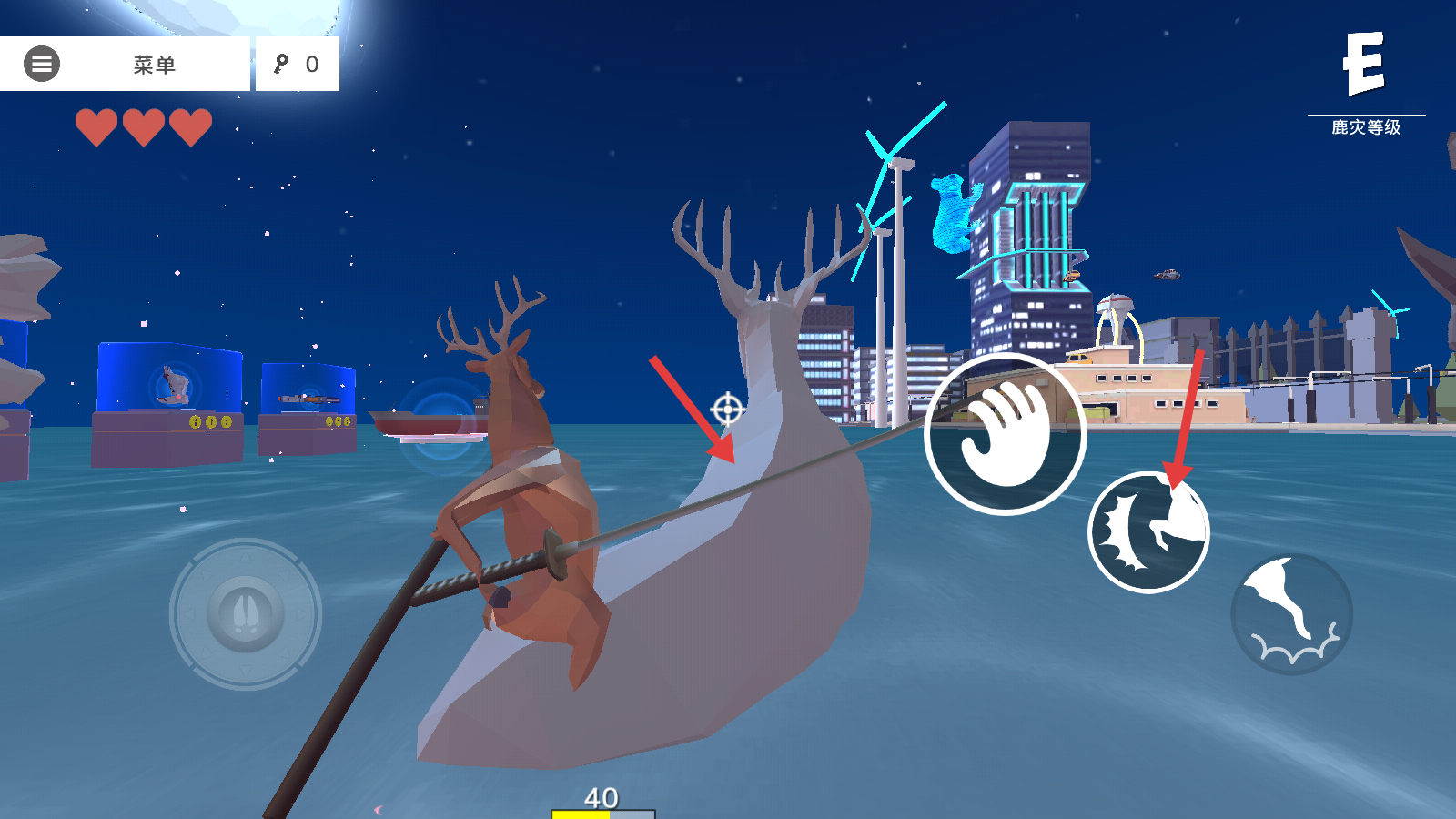Tap the open hand grab button

(x=1005, y=434)
